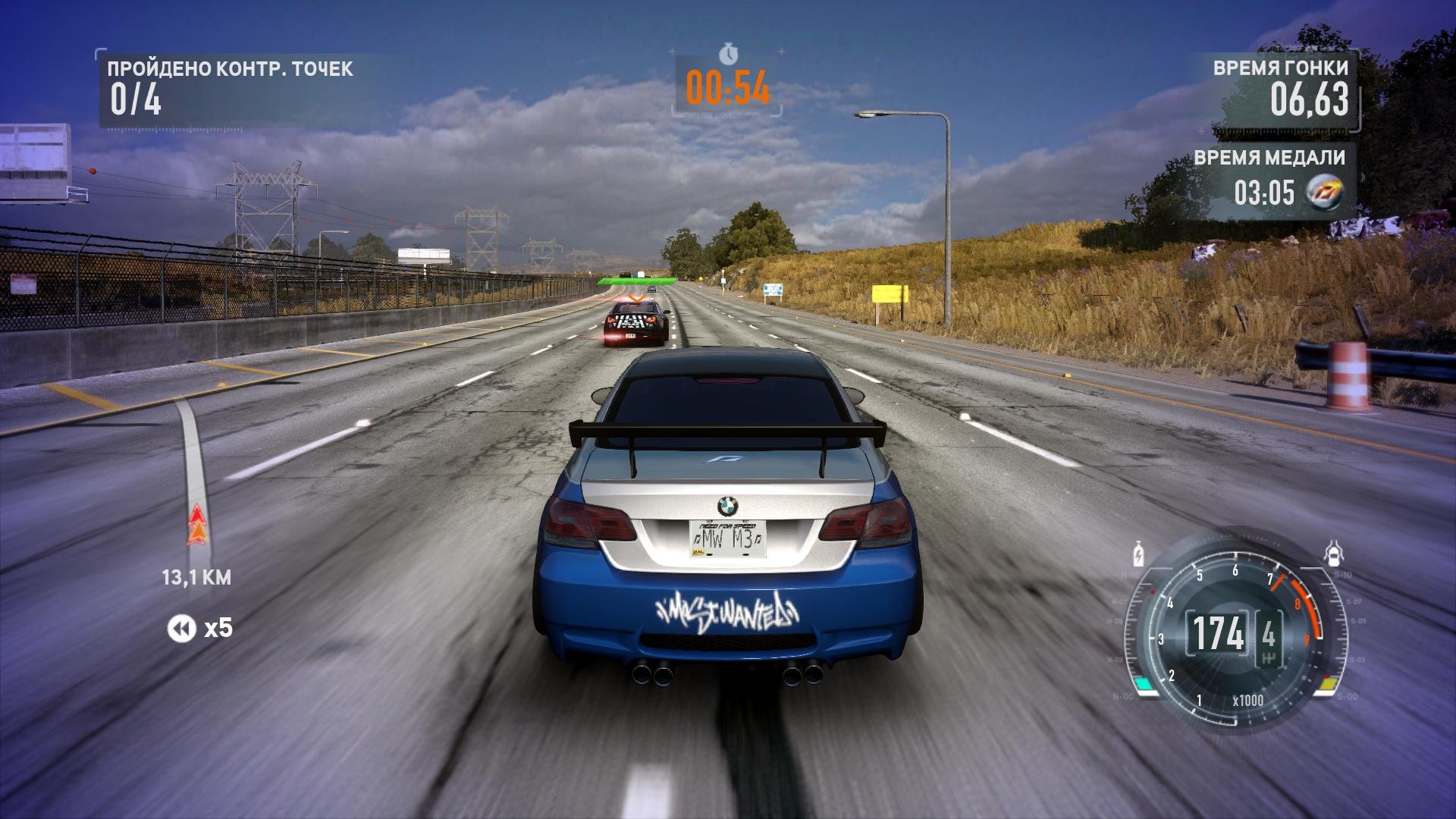Click the stopwatch icon above the countdown
Image resolution: width=1456 pixels, height=819 pixels.
tap(728, 54)
